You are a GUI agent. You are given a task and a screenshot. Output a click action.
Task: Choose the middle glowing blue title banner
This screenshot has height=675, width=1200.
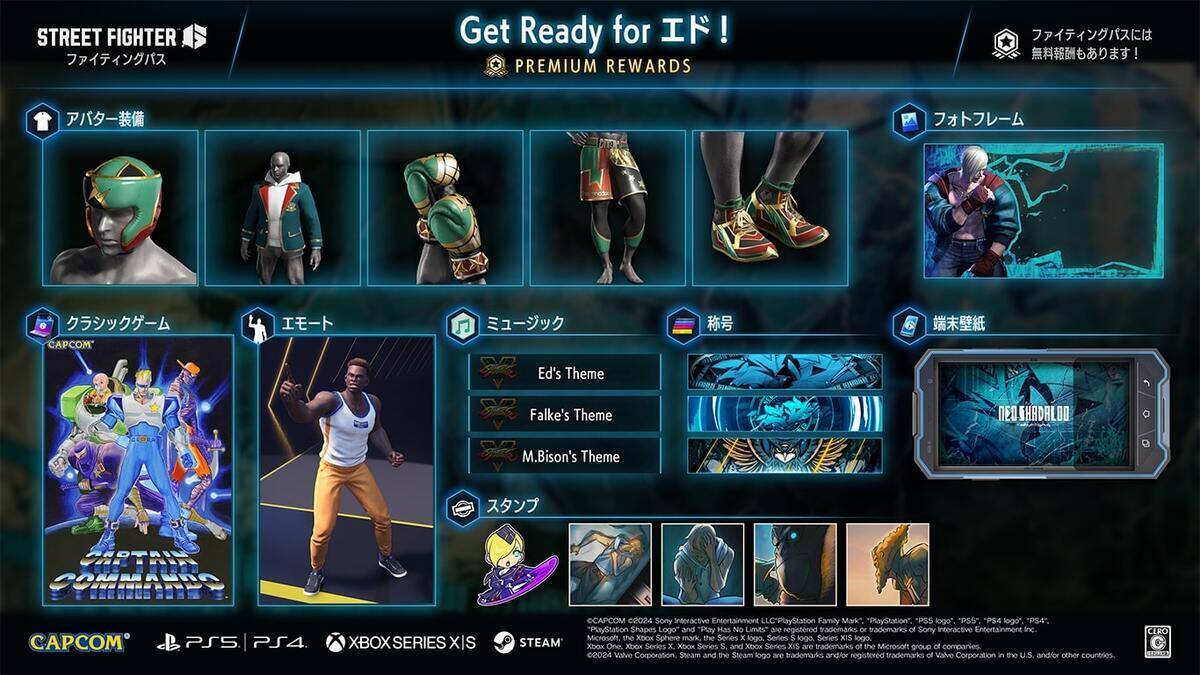pyautogui.click(x=785, y=413)
